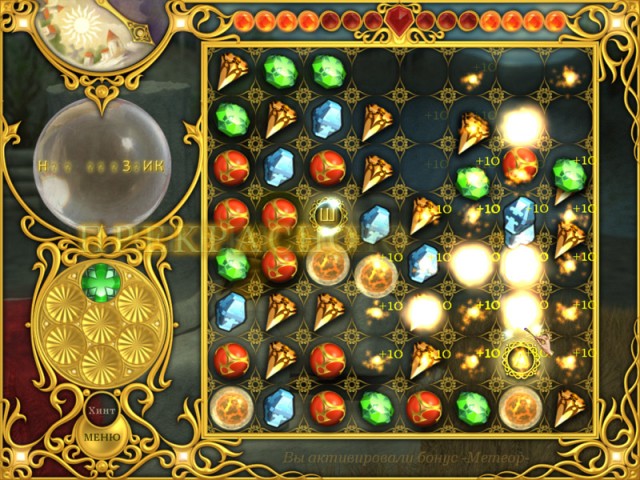Image resolution: width=640 pixels, height=480 pixels.
Task: Click the Хинт hint button
Action: pos(99,410)
